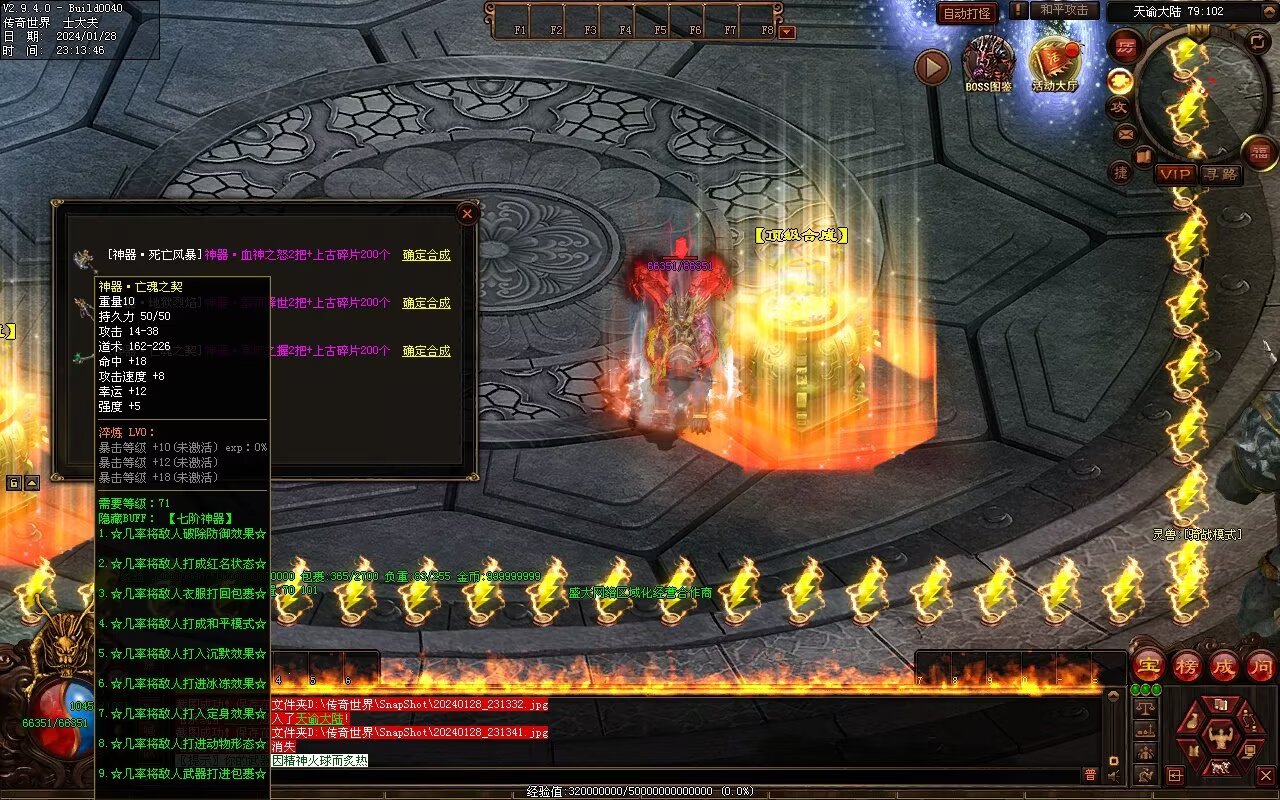The image size is (1280, 800).
Task: Open the 问 help button
Action: 1260,665
